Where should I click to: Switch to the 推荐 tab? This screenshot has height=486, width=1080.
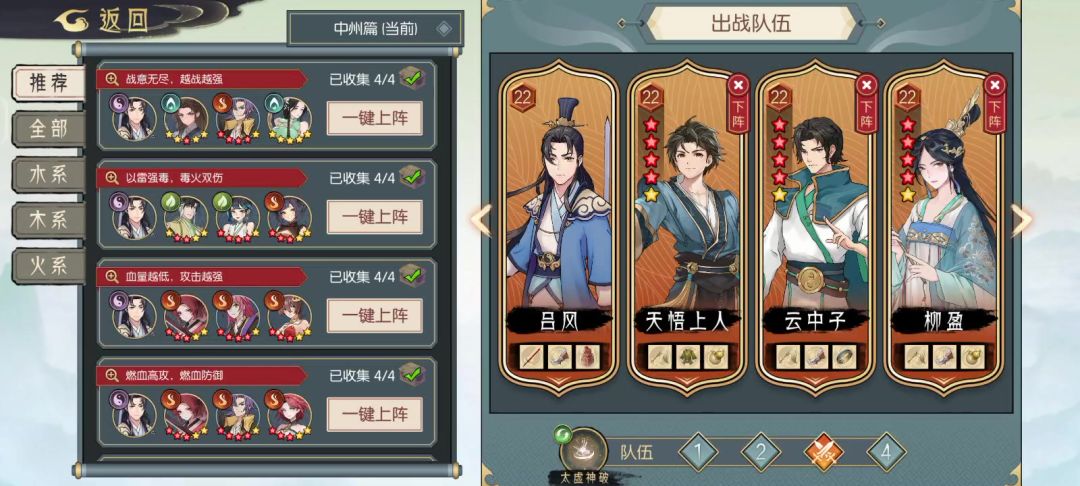coord(47,82)
